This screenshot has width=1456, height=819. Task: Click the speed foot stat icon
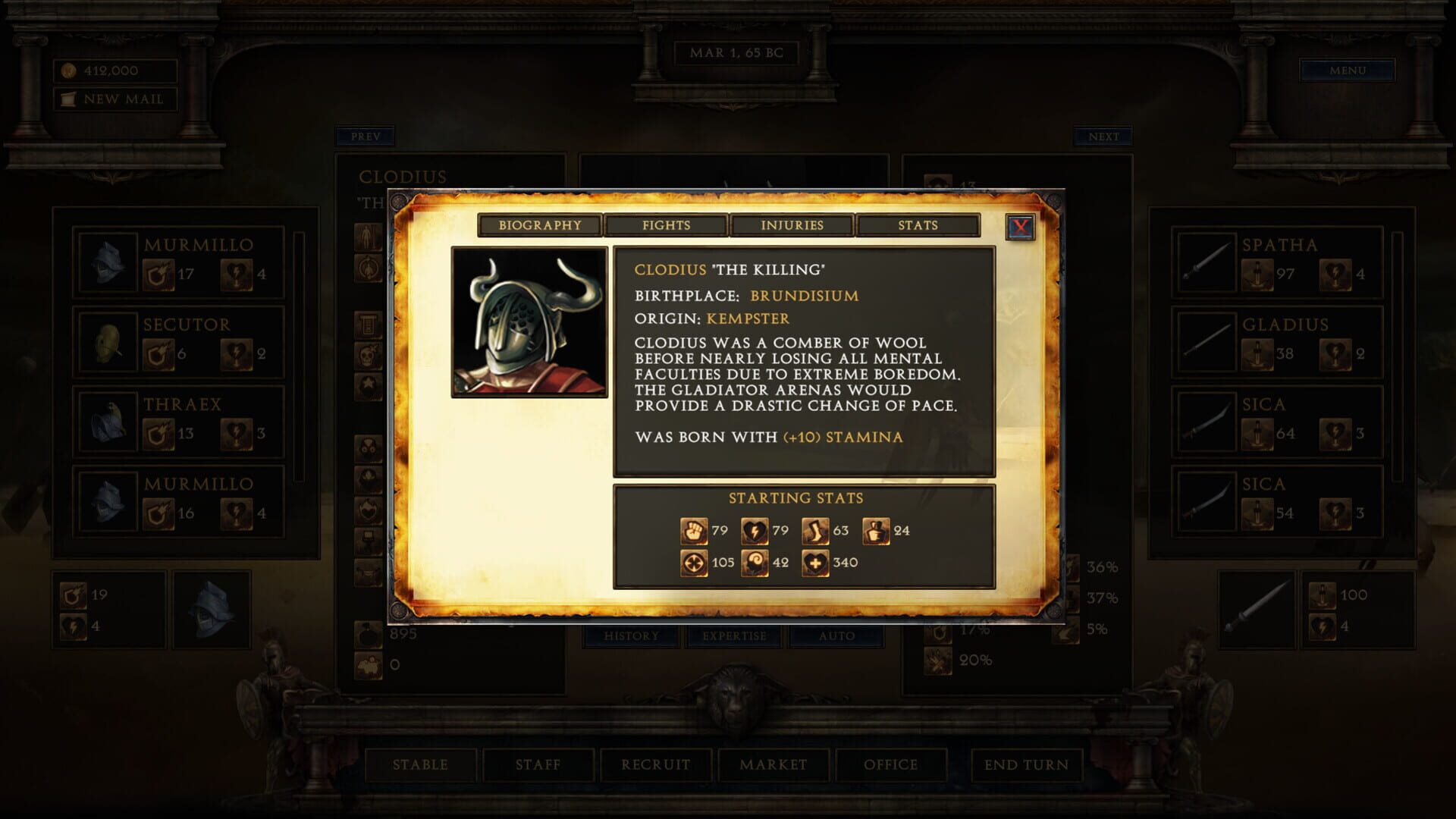pos(815,531)
